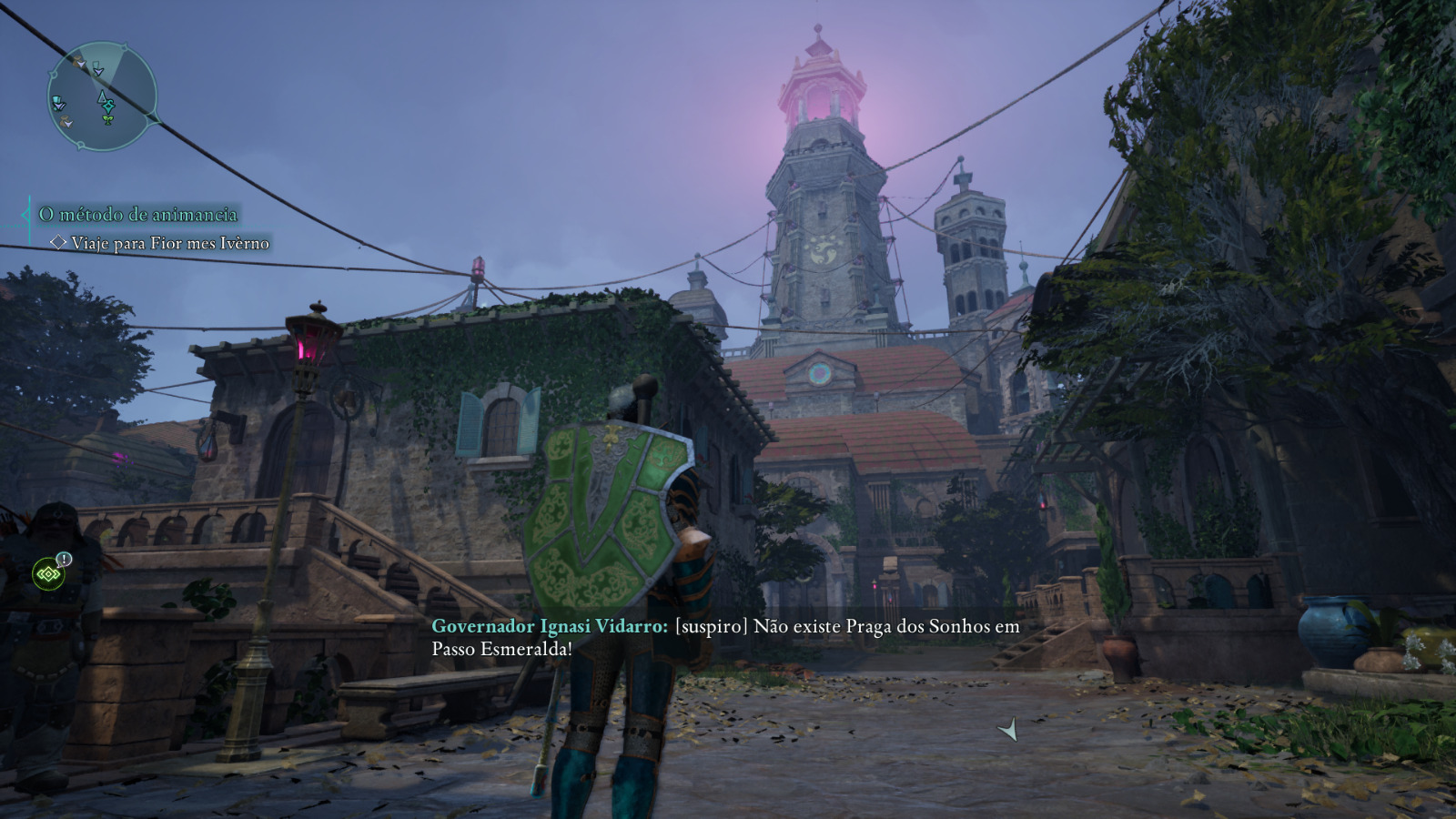Click the "Viaje para Fior mes Ivèrno" objective
This screenshot has height=819, width=1456.
coord(169,243)
